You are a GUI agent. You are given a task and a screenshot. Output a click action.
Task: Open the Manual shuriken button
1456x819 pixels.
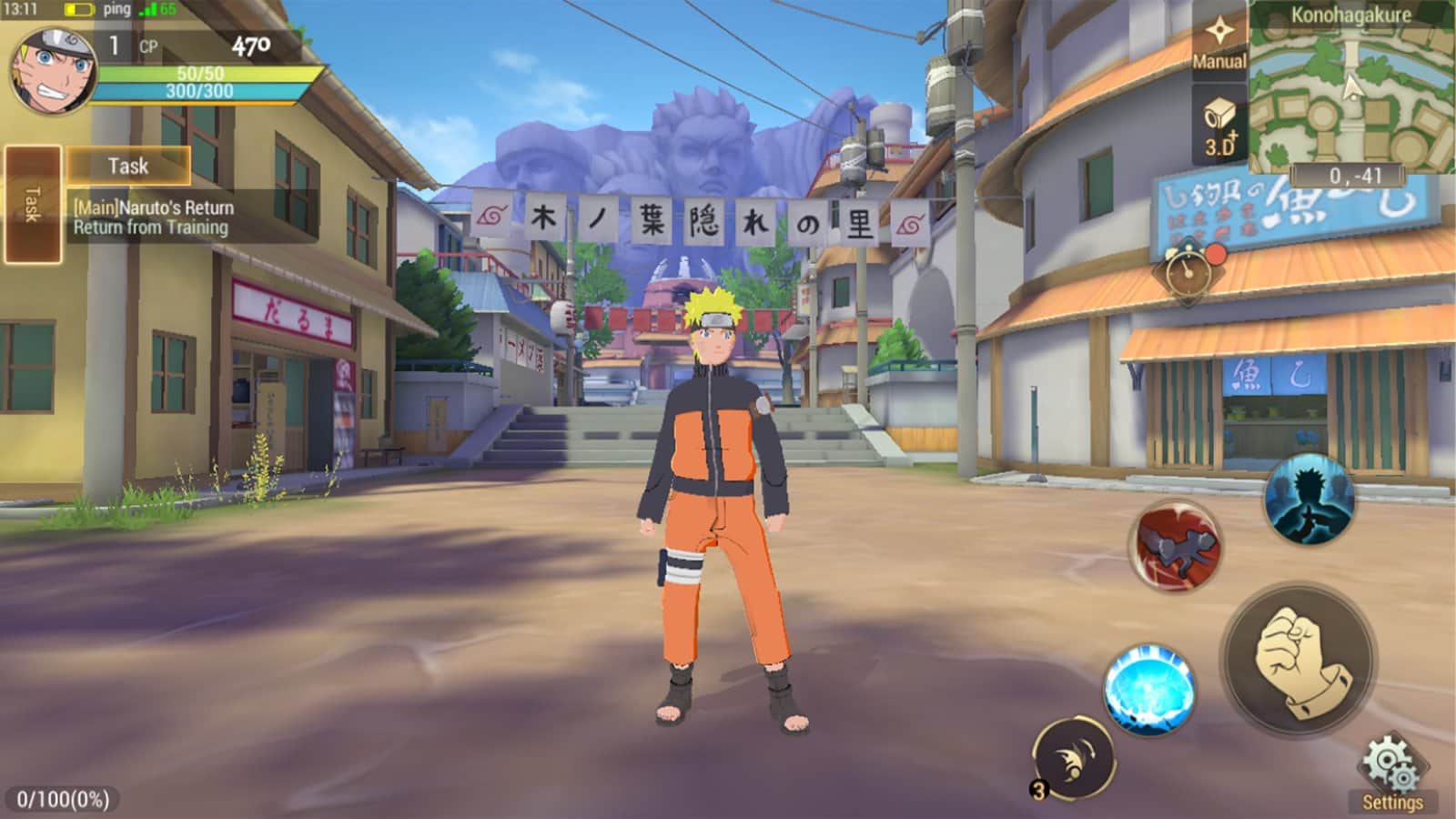(x=1218, y=42)
